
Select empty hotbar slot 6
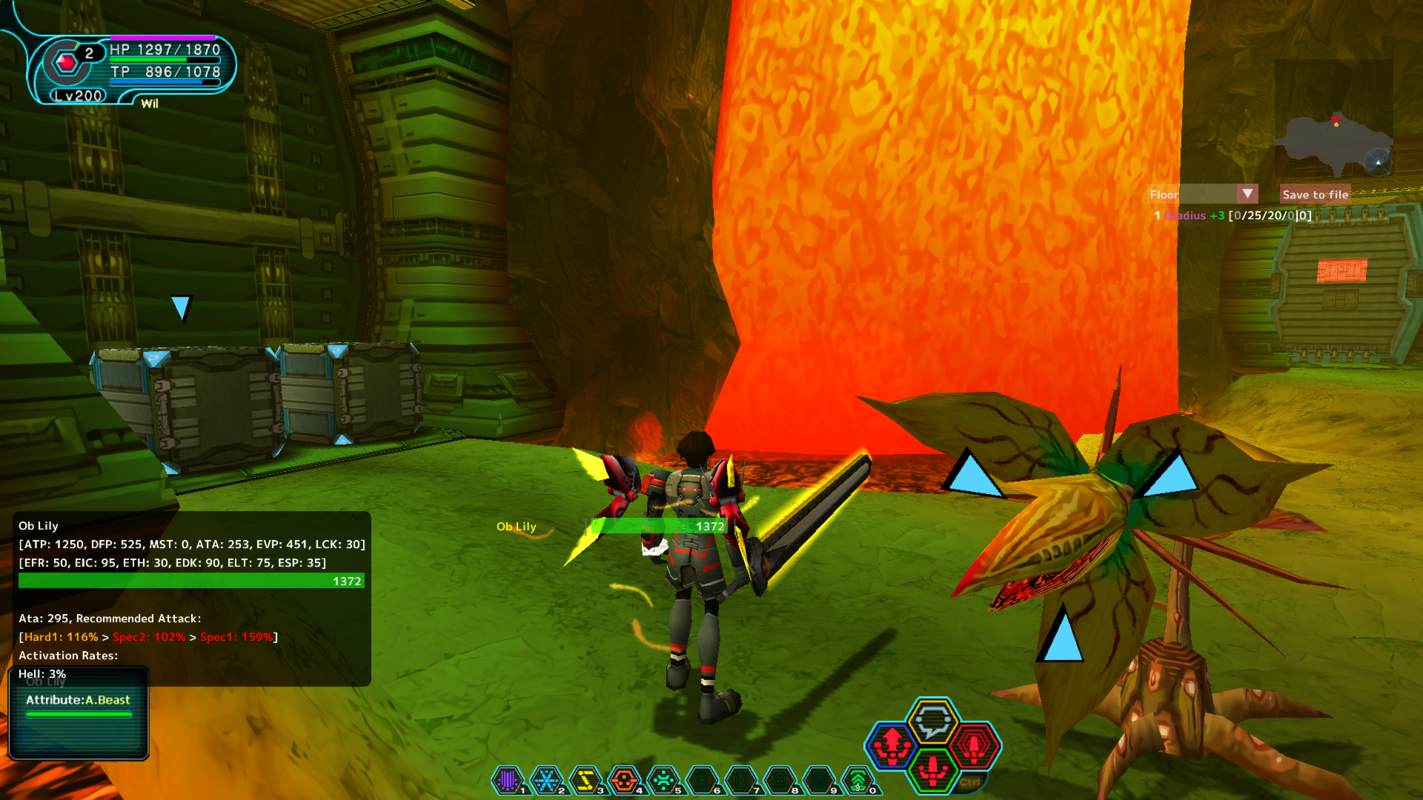click(701, 778)
